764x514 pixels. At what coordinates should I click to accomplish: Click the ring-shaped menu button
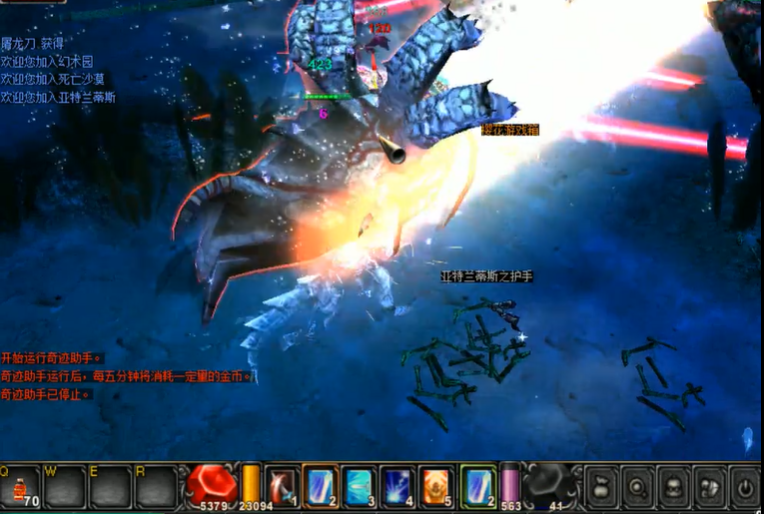pos(637,488)
